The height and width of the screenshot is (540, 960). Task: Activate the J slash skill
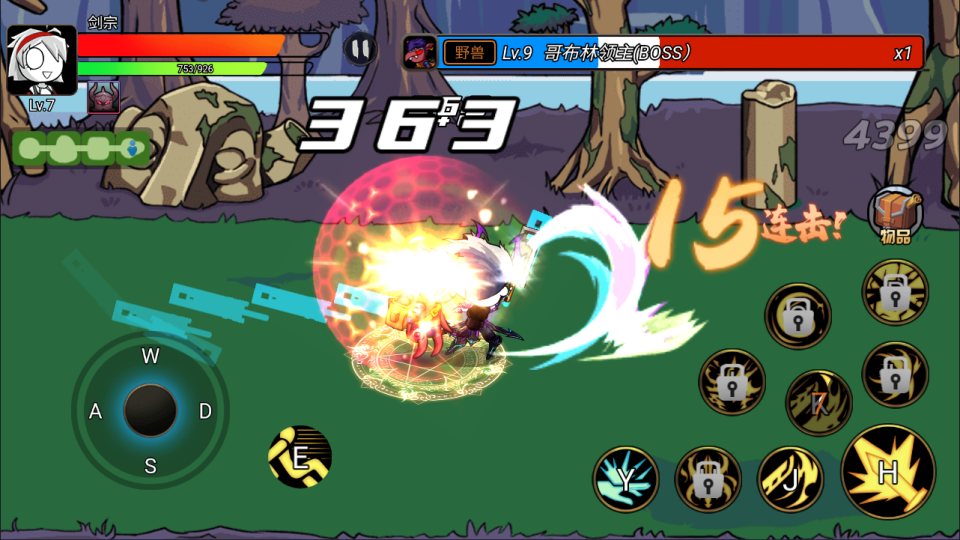(x=790, y=478)
